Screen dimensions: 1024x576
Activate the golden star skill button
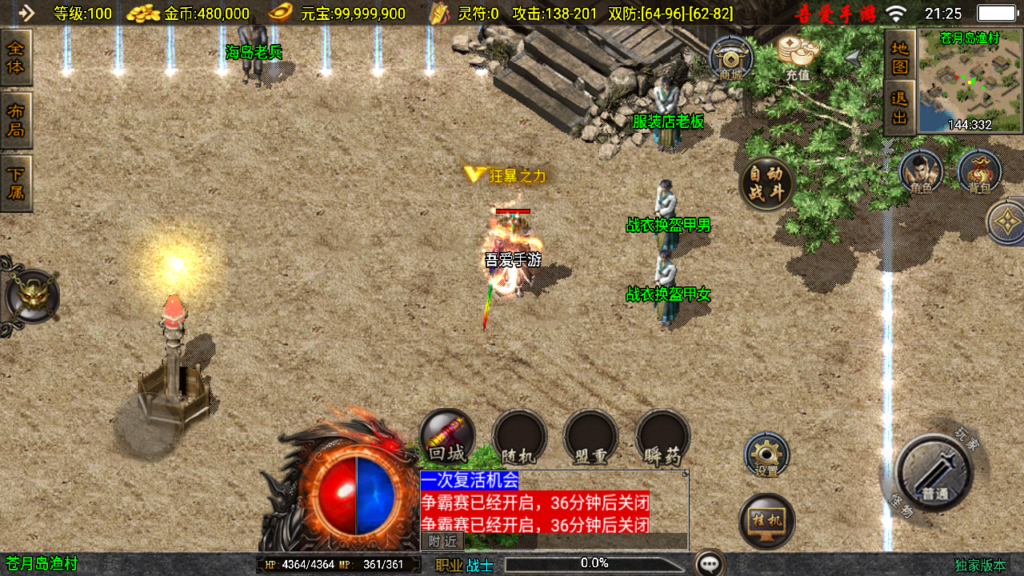pyautogui.click(x=1006, y=222)
